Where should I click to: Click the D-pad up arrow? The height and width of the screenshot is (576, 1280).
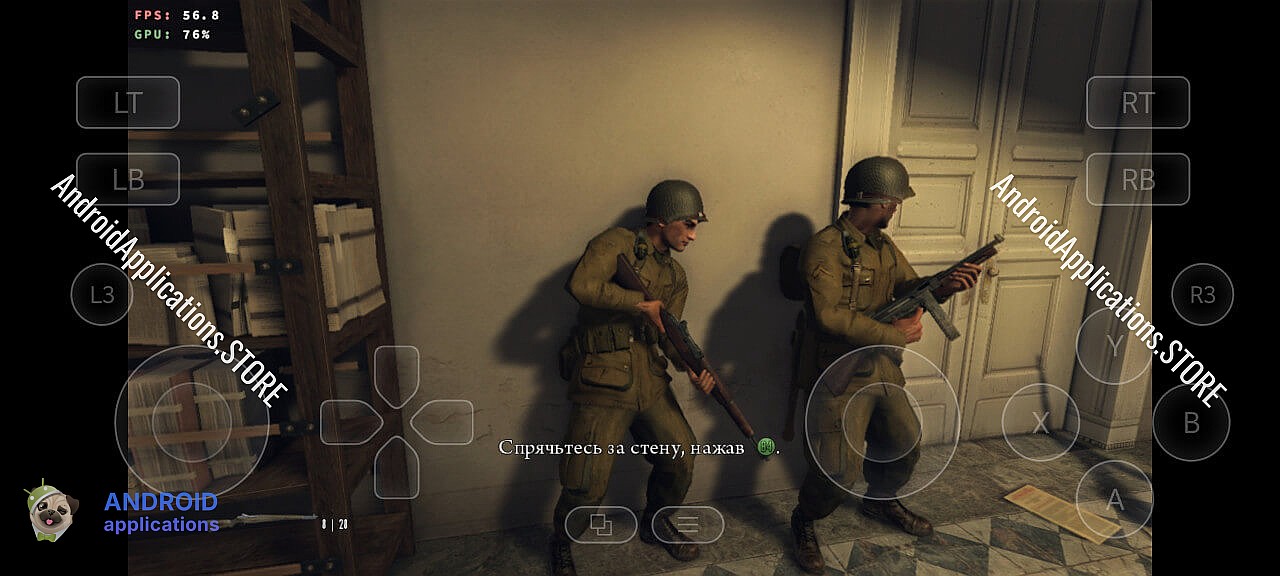[x=397, y=374]
